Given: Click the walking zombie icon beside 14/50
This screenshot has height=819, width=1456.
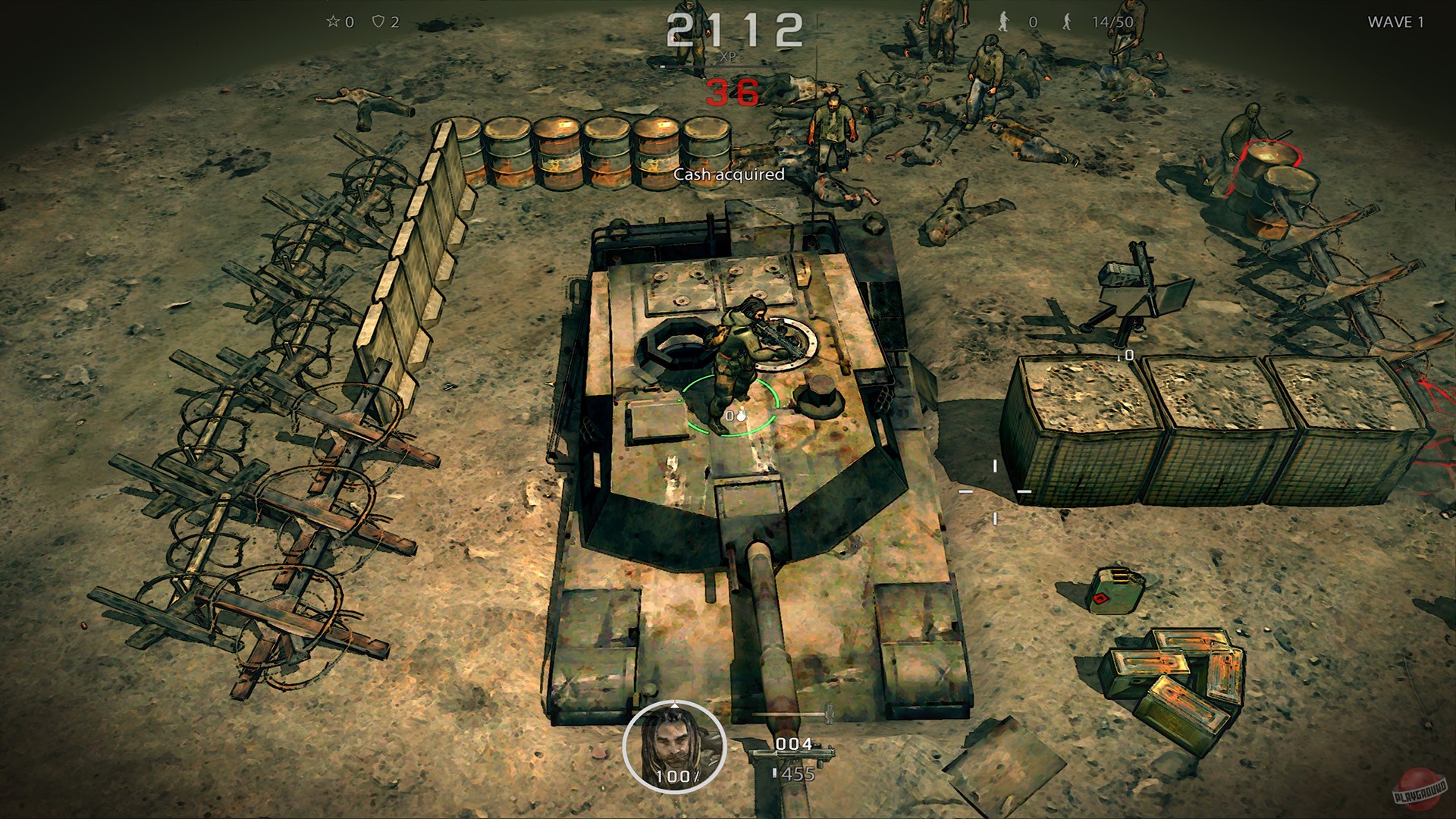Looking at the screenshot, I should click(1067, 21).
